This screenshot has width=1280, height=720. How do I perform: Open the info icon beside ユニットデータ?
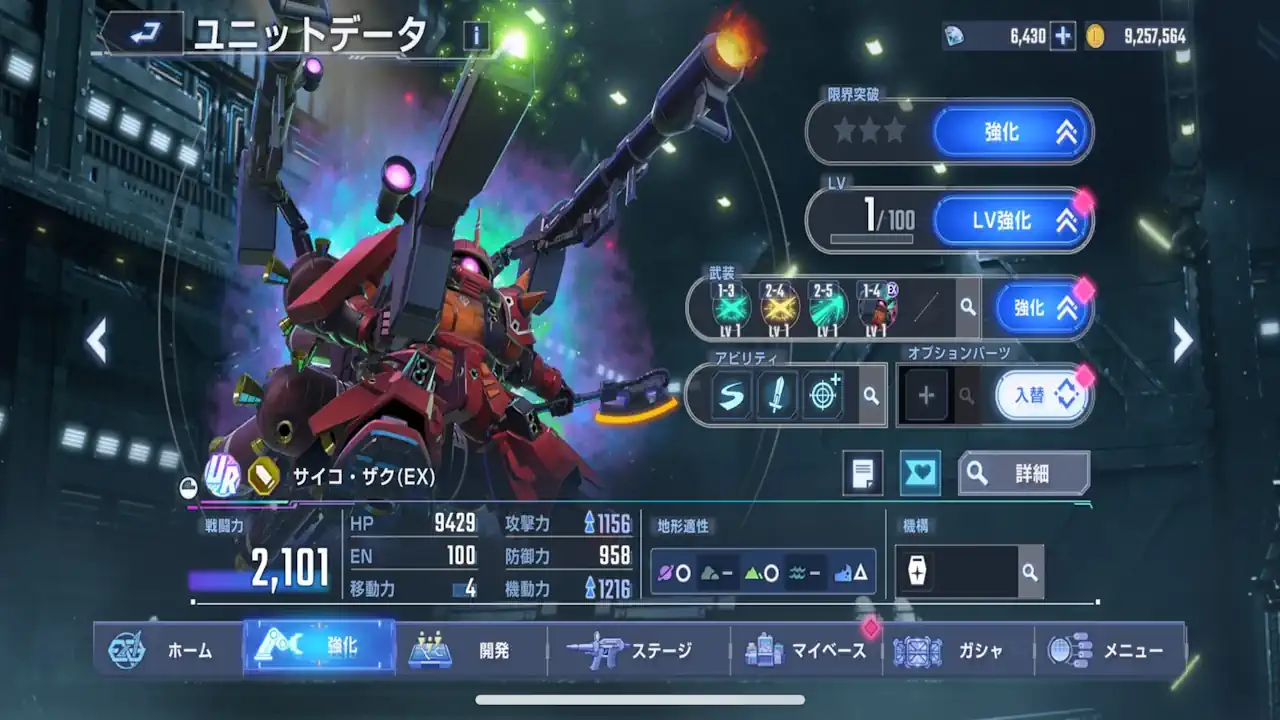pyautogui.click(x=477, y=36)
